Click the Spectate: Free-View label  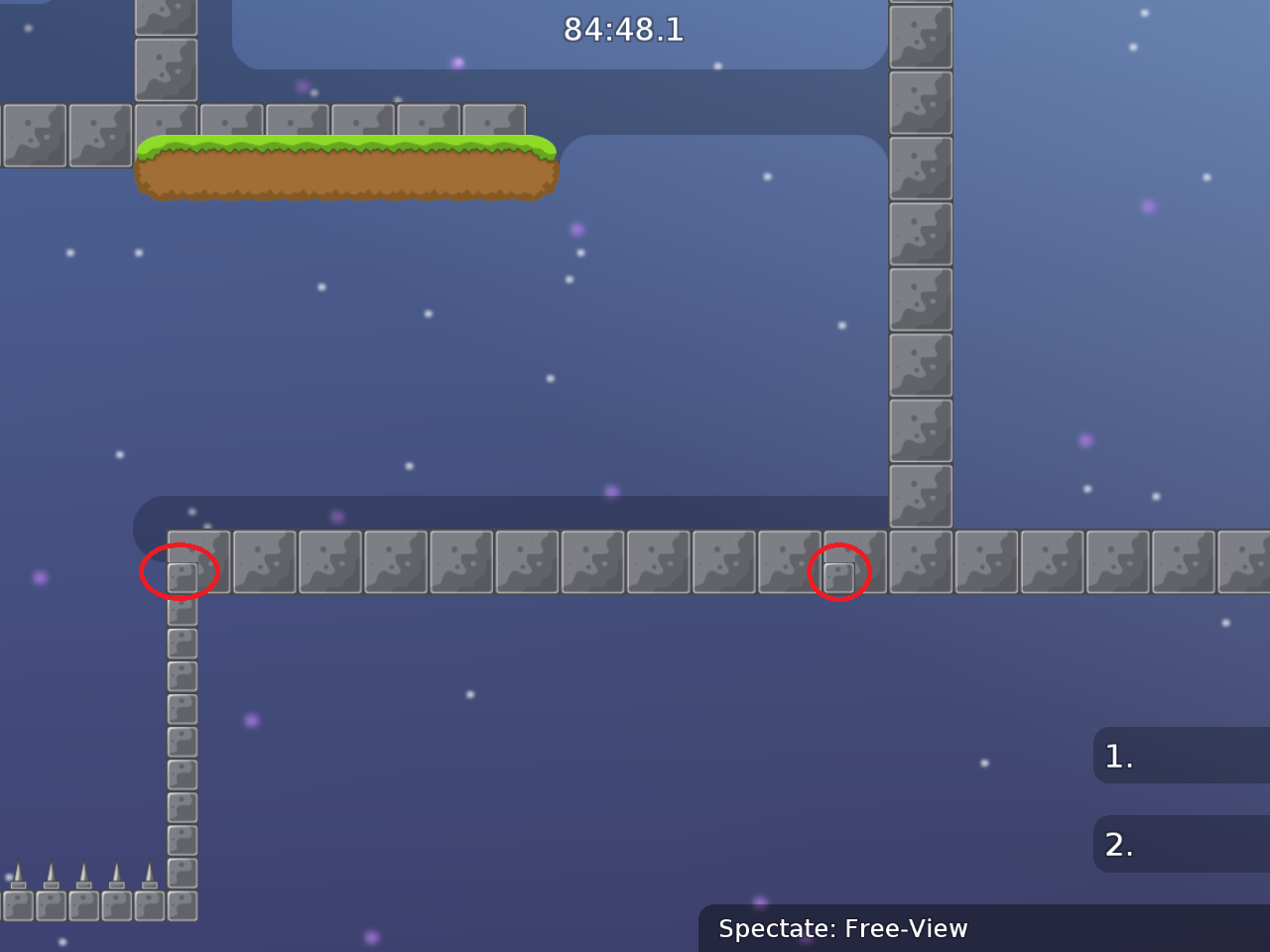[x=843, y=929]
